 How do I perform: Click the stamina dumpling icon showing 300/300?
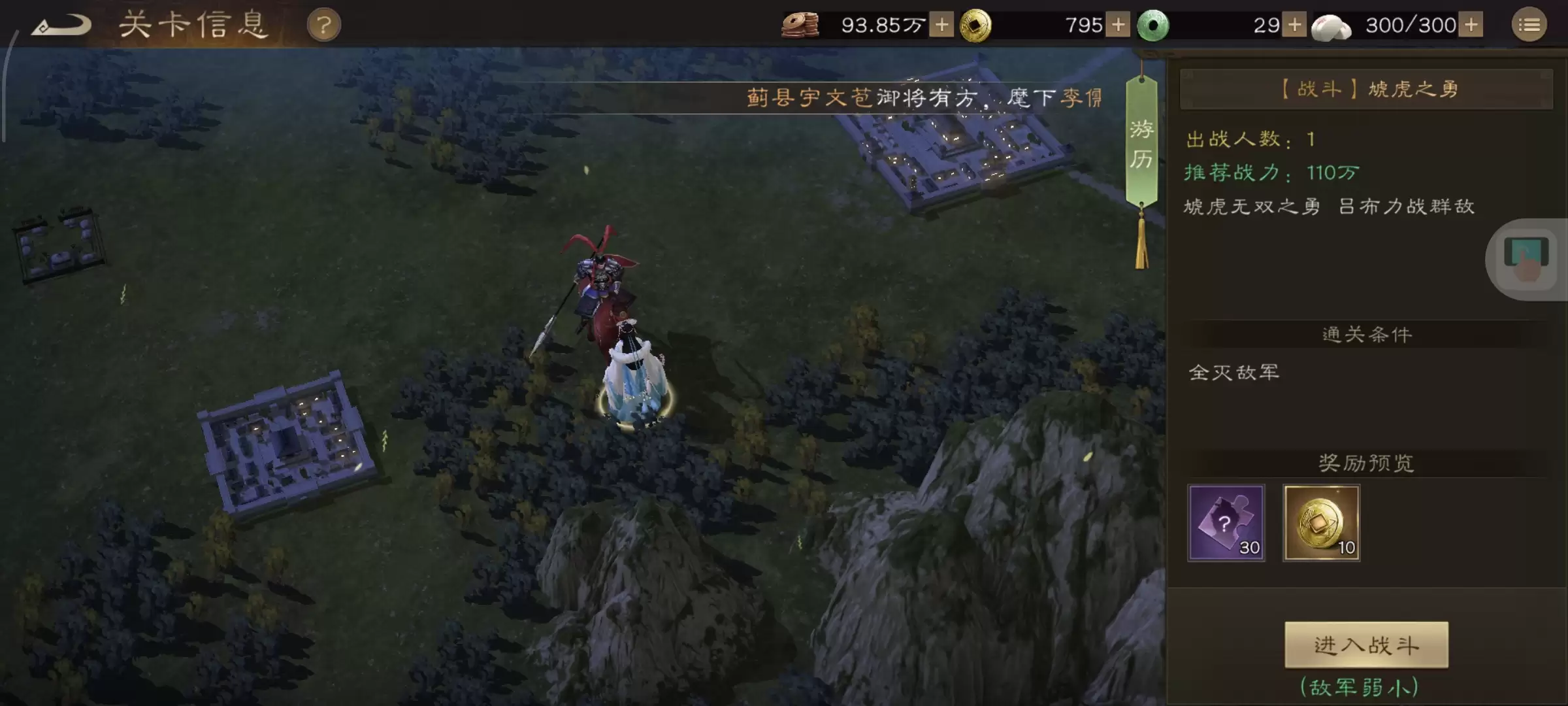click(1333, 25)
